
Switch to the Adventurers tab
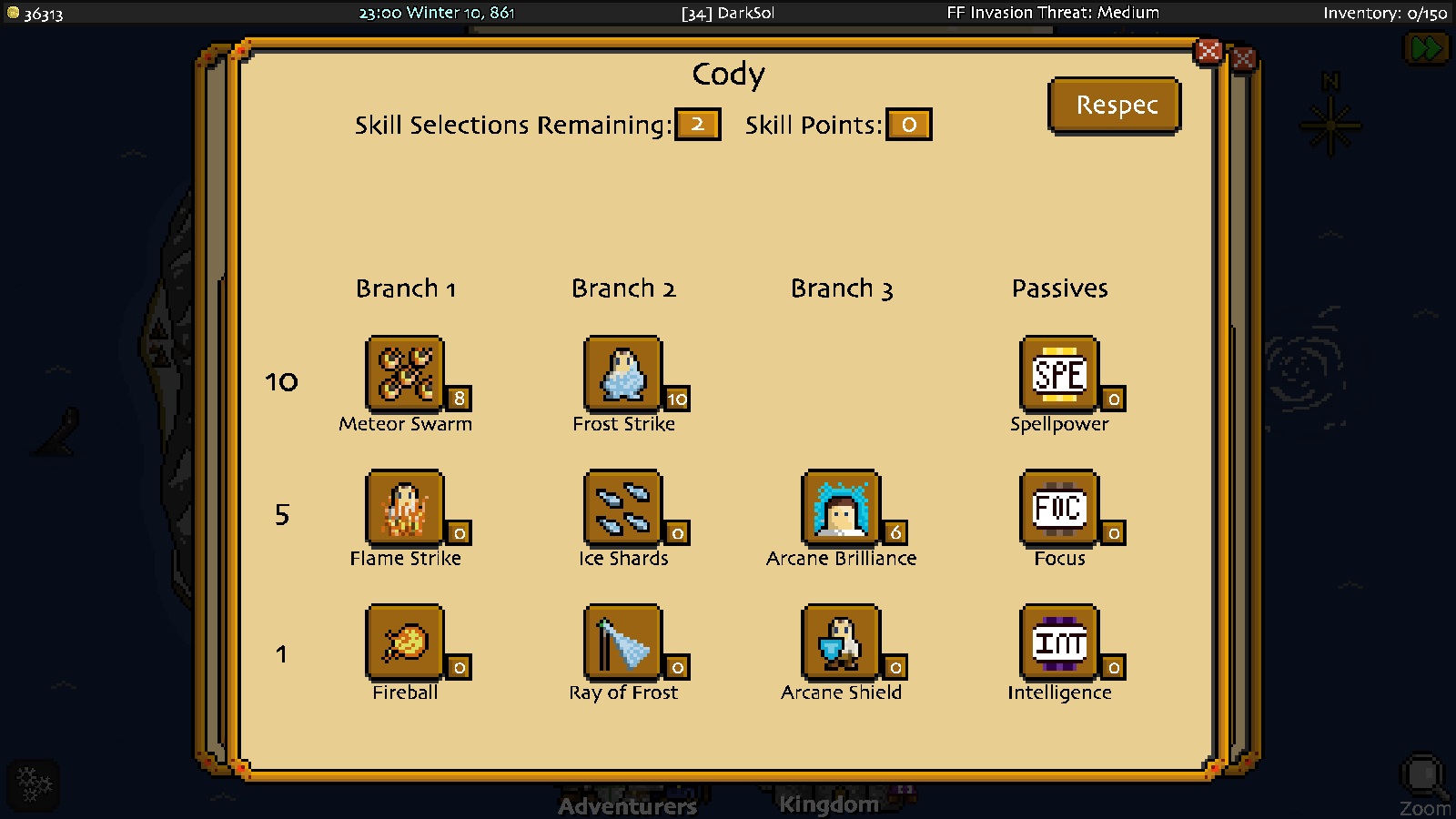[626, 805]
